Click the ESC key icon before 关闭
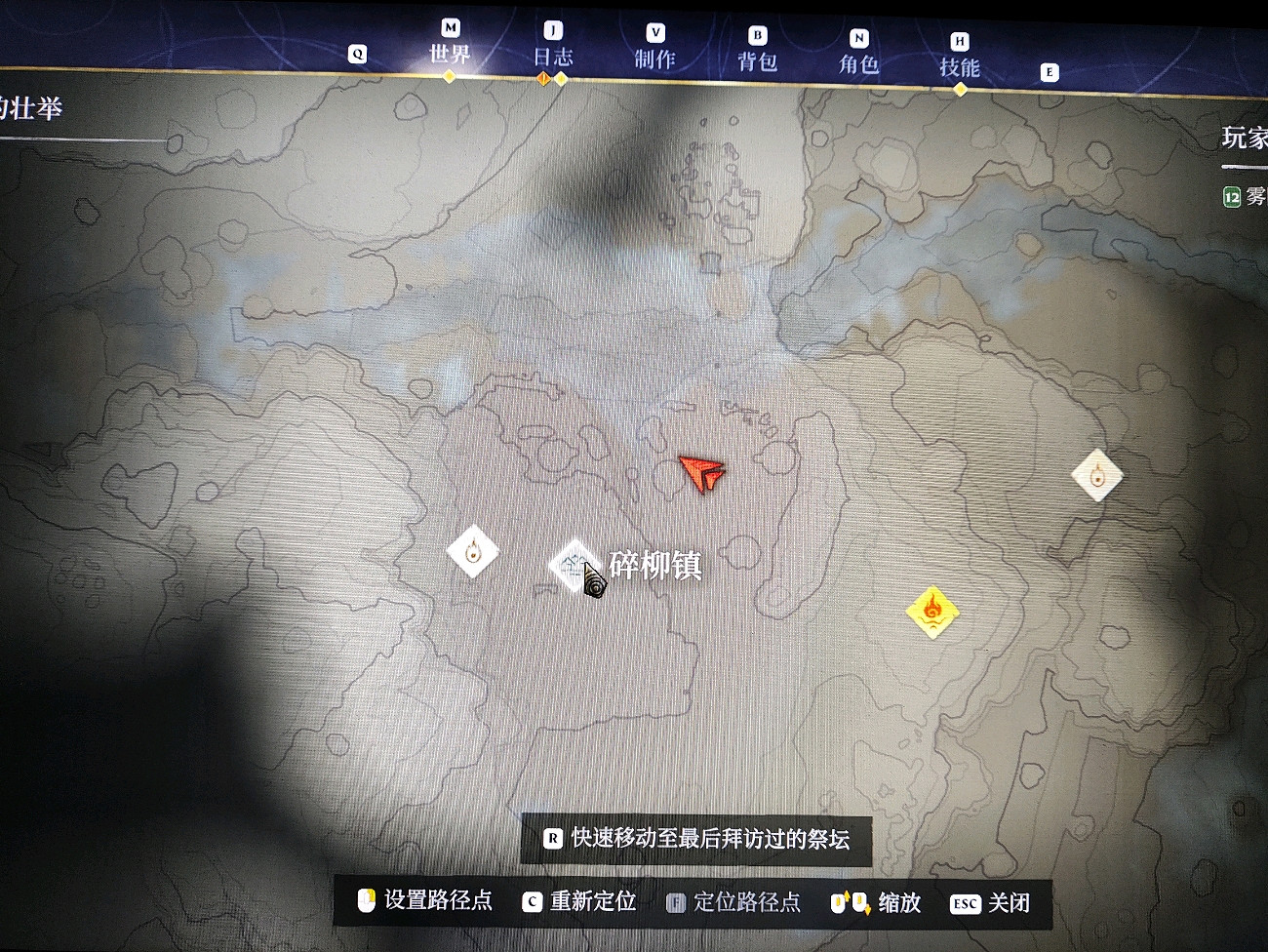 click(x=966, y=904)
